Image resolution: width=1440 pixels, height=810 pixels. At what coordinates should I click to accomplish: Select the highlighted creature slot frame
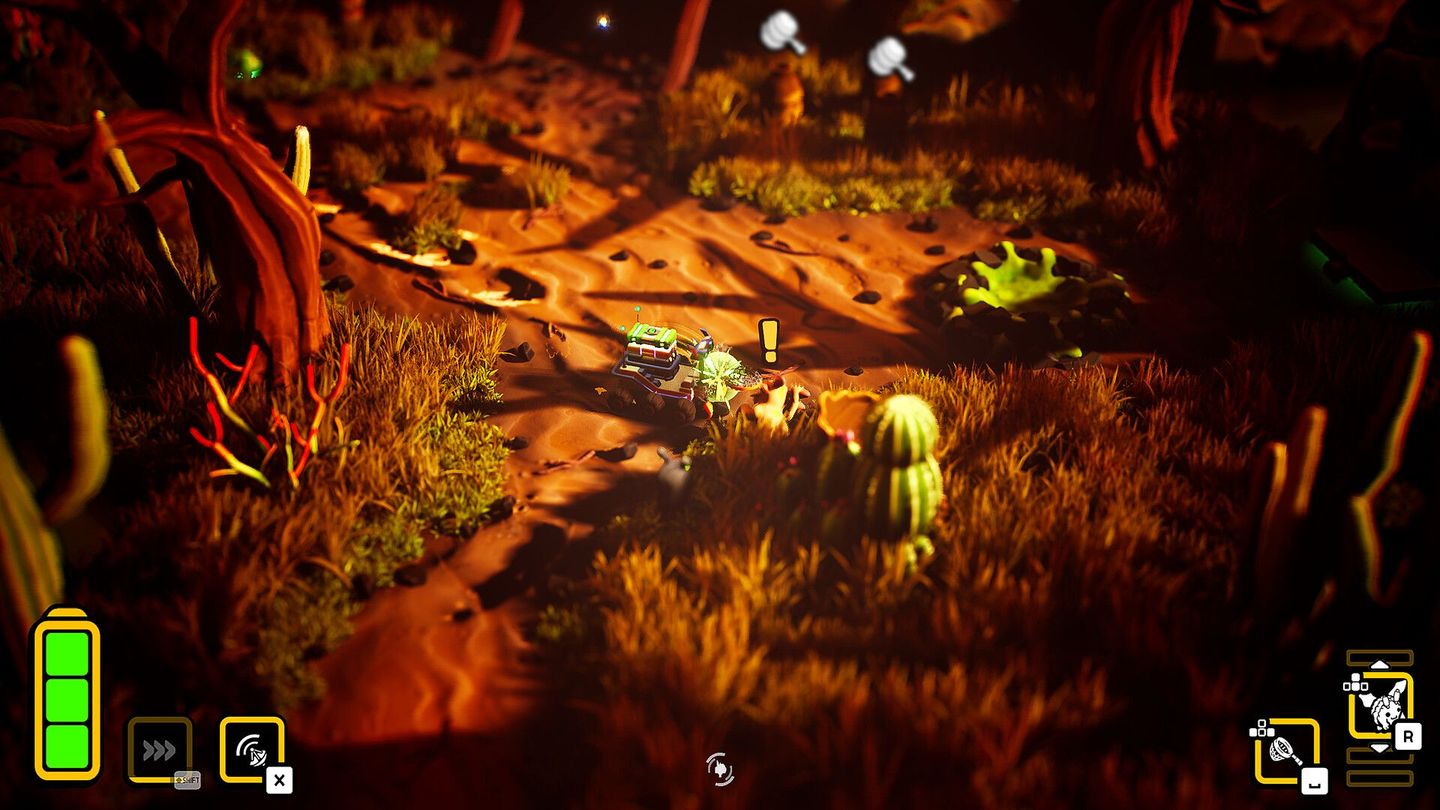(x=1382, y=707)
